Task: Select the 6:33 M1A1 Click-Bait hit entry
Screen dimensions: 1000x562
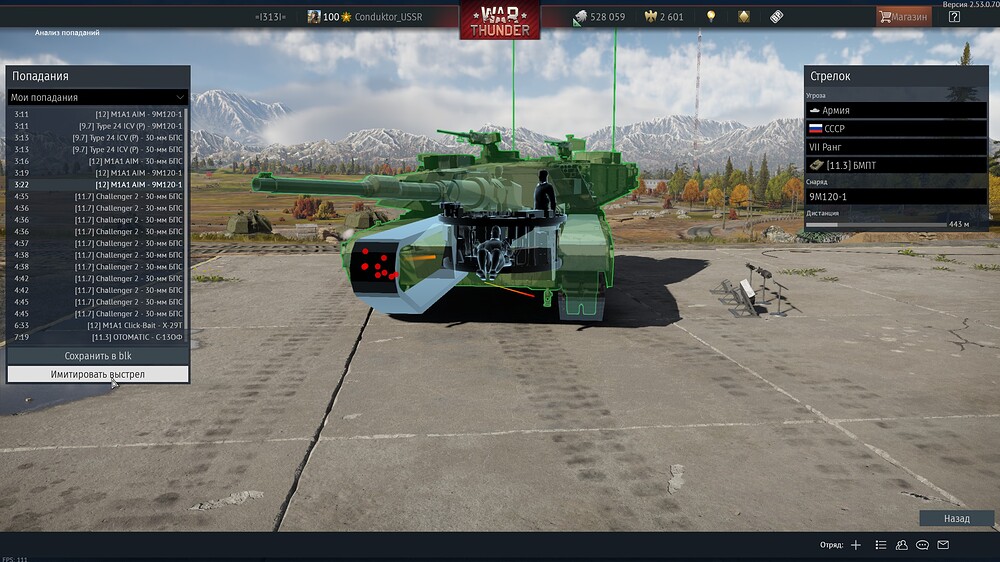Action: click(x=97, y=325)
